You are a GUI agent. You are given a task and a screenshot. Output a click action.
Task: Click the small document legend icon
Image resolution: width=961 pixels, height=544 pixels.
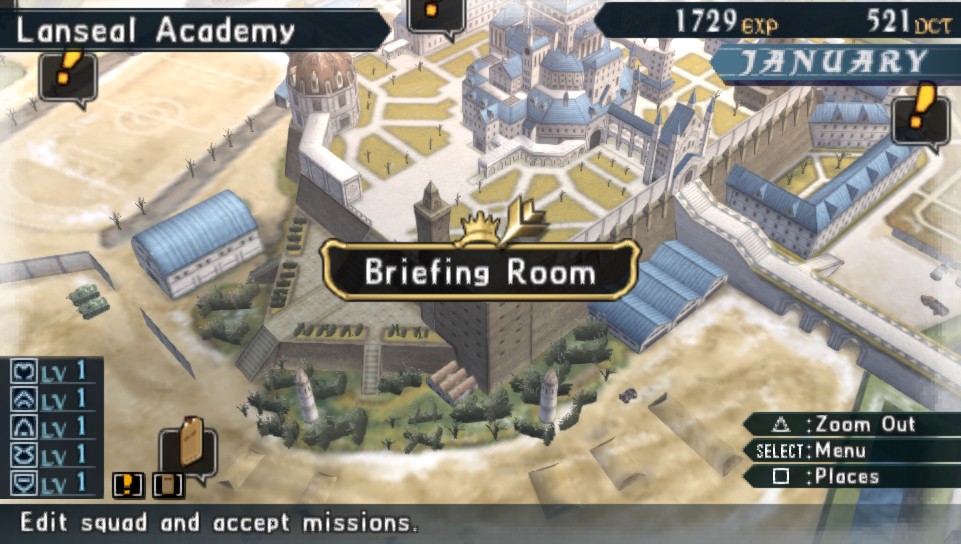click(168, 485)
